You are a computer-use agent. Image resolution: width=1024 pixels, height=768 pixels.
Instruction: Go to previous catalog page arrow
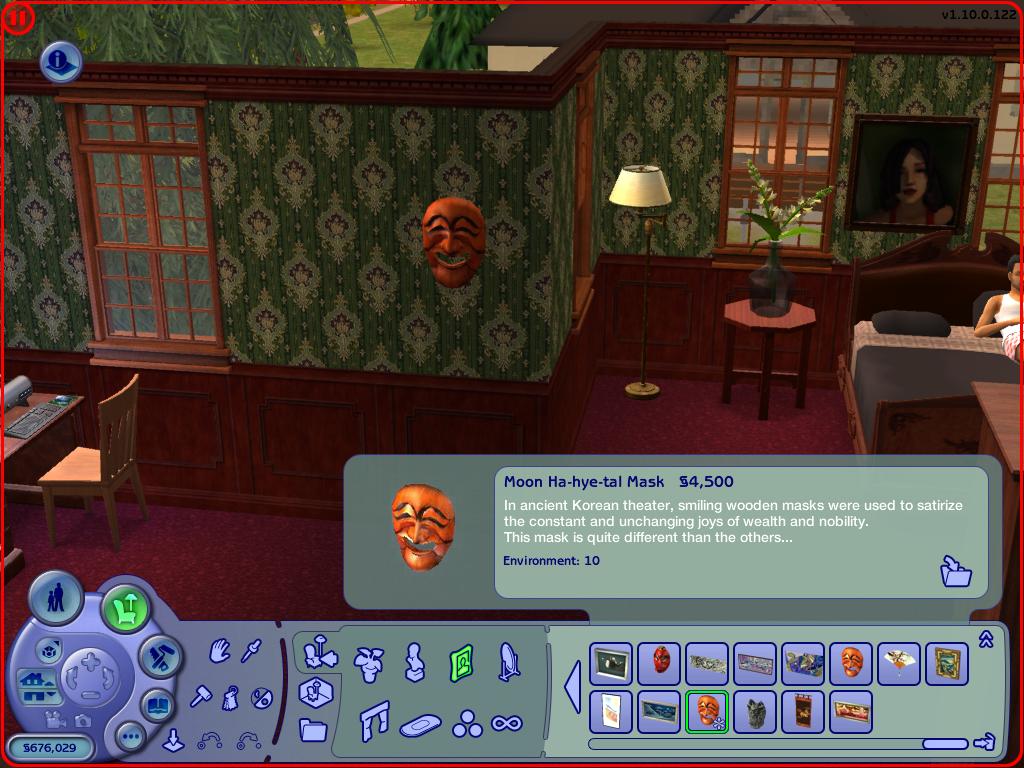pyautogui.click(x=573, y=688)
